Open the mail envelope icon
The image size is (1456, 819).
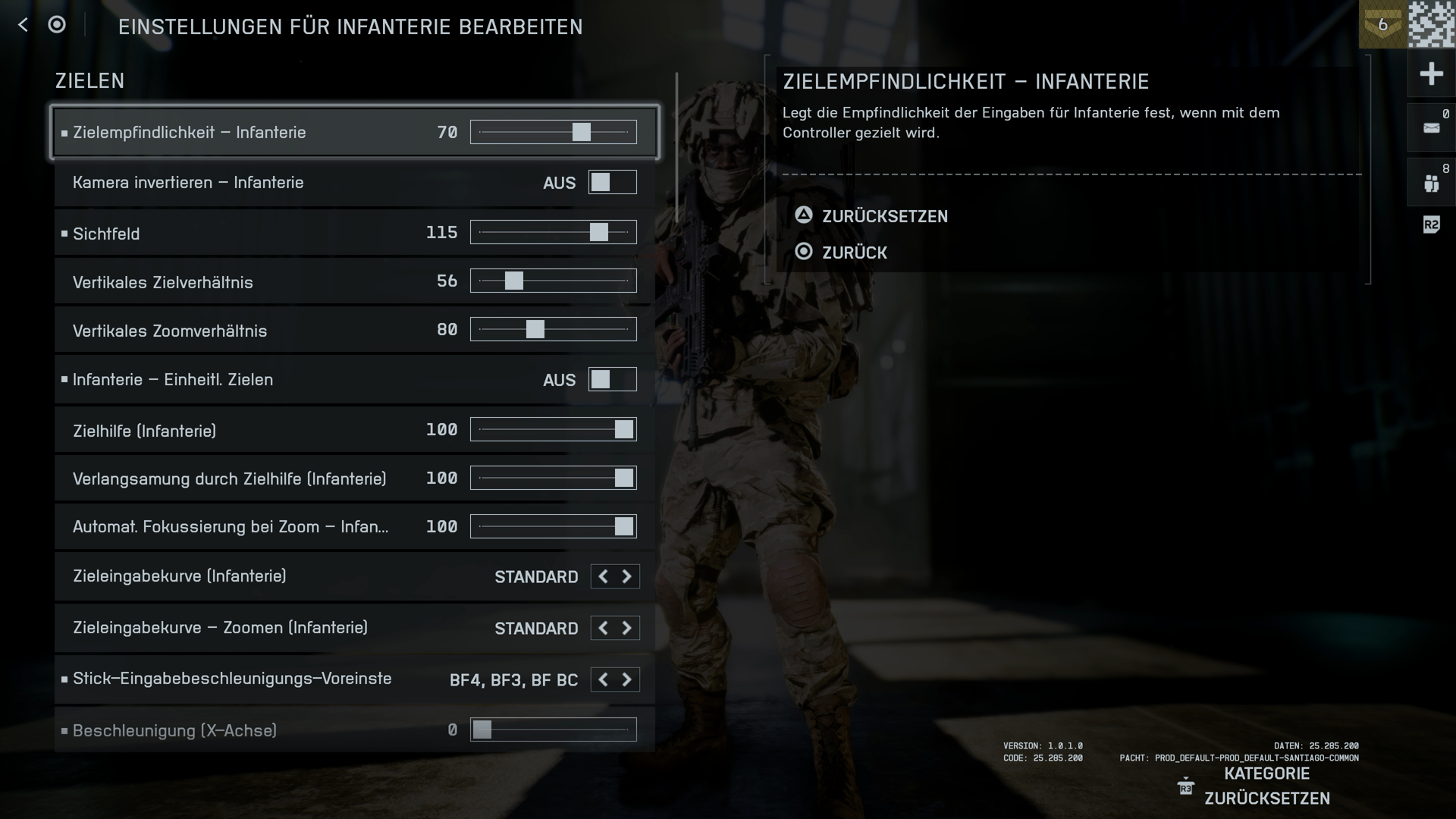click(x=1431, y=128)
